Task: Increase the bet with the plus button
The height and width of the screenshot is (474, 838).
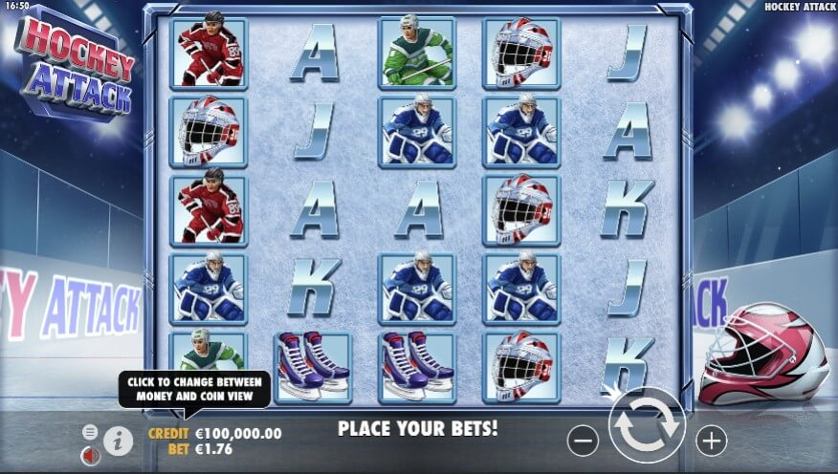Action: click(711, 439)
